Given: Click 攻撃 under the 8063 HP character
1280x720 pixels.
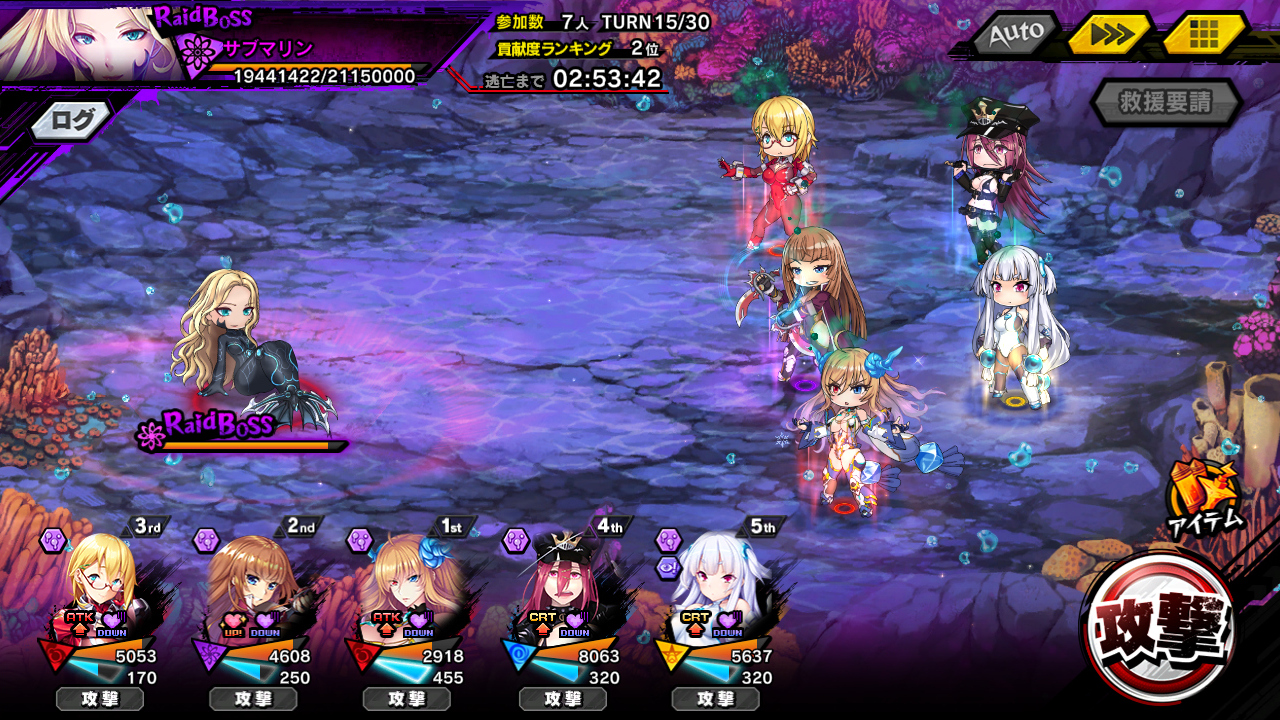Looking at the screenshot, I should tap(562, 699).
